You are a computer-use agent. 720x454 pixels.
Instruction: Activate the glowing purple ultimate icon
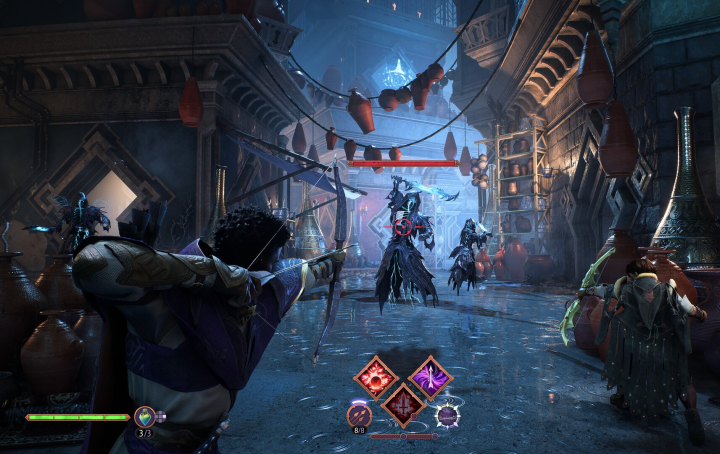[x=447, y=415]
